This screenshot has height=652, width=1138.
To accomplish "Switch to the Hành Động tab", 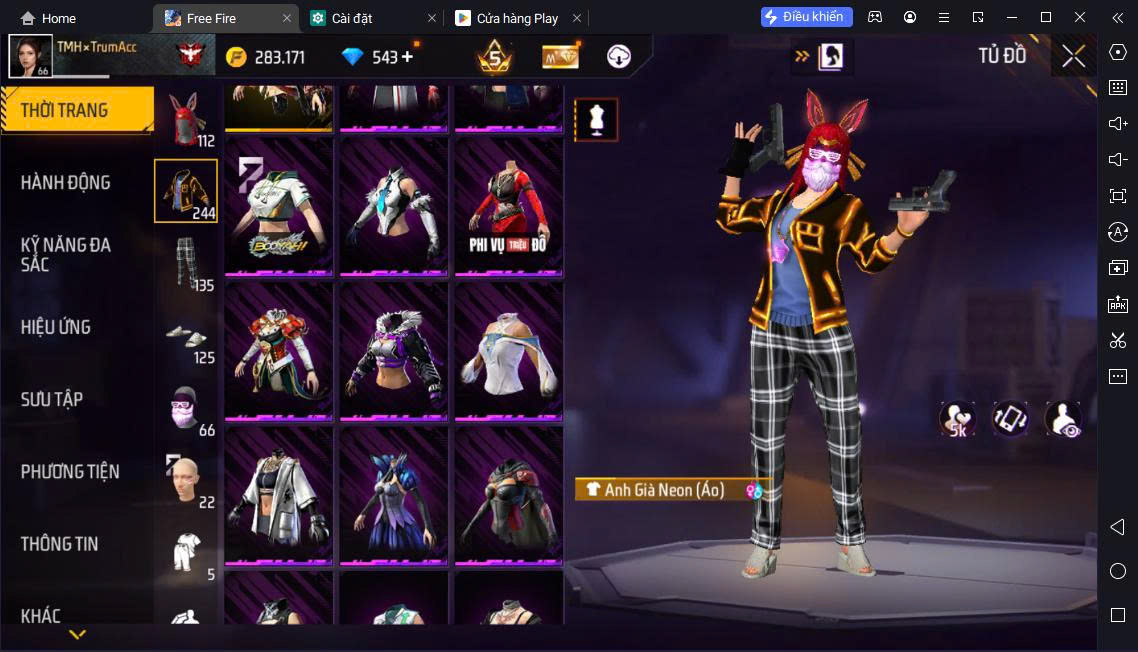I will coord(66,183).
